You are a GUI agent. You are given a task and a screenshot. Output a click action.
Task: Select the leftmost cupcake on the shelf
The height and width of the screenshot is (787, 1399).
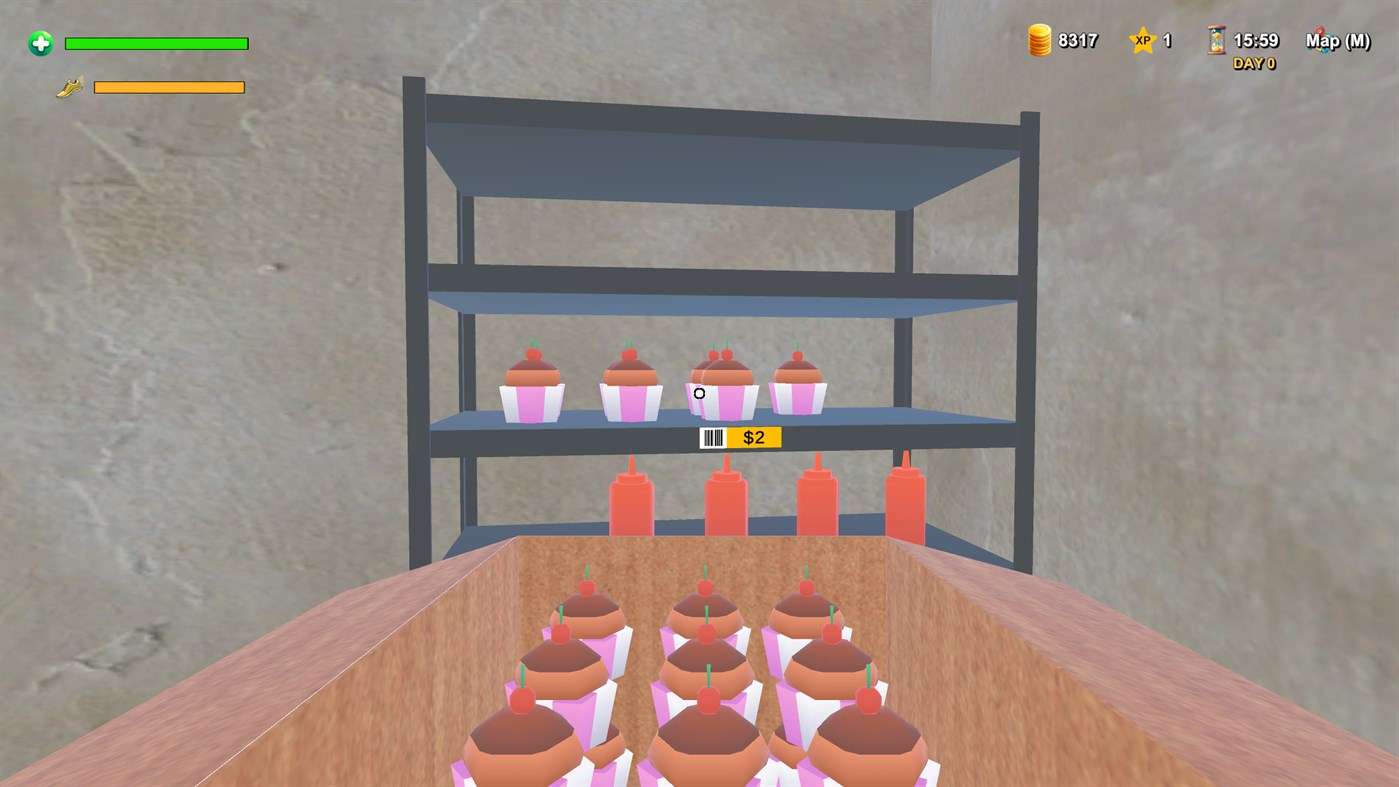click(531, 385)
